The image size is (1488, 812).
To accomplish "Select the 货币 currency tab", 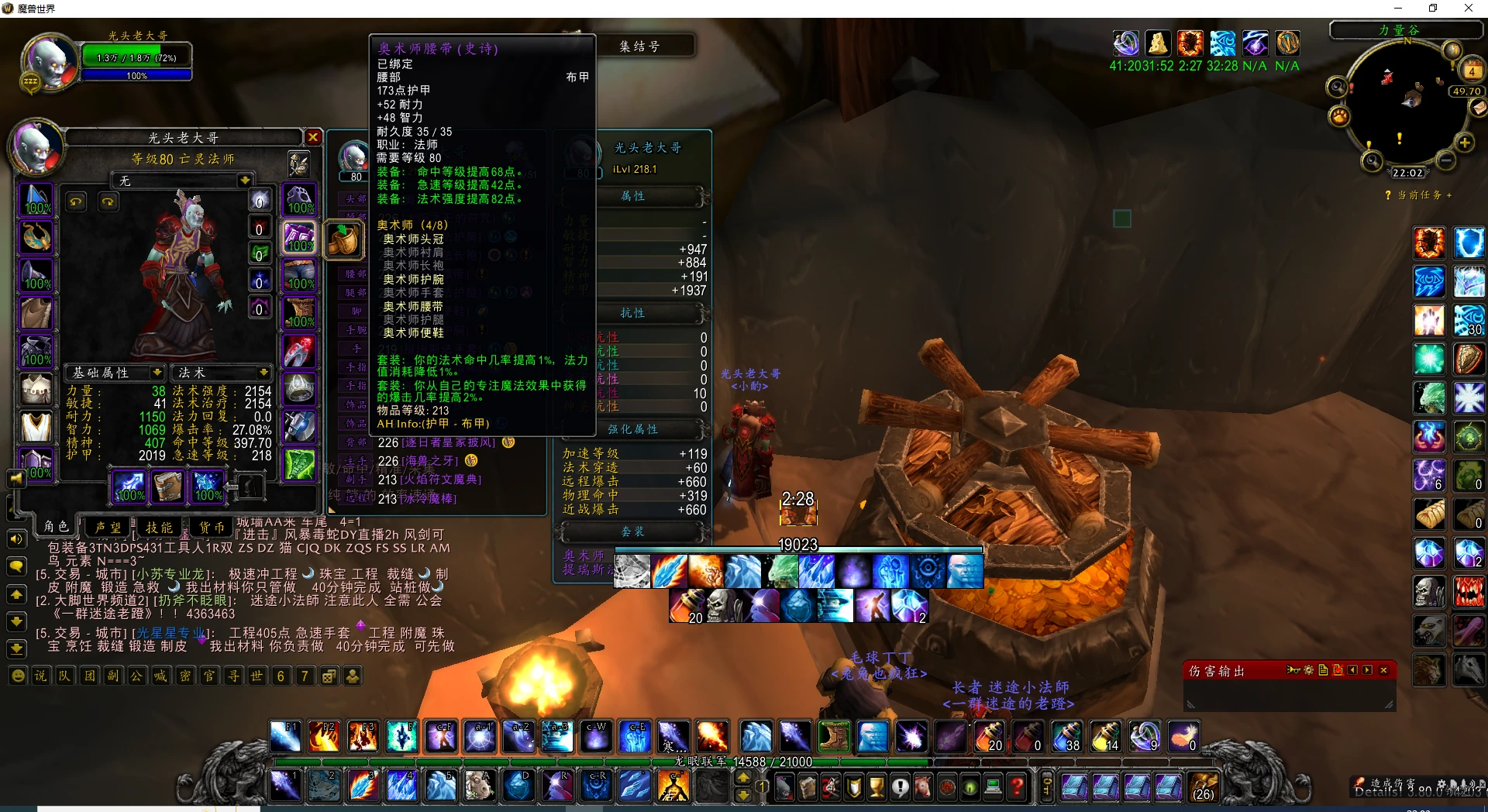I will tap(212, 527).
